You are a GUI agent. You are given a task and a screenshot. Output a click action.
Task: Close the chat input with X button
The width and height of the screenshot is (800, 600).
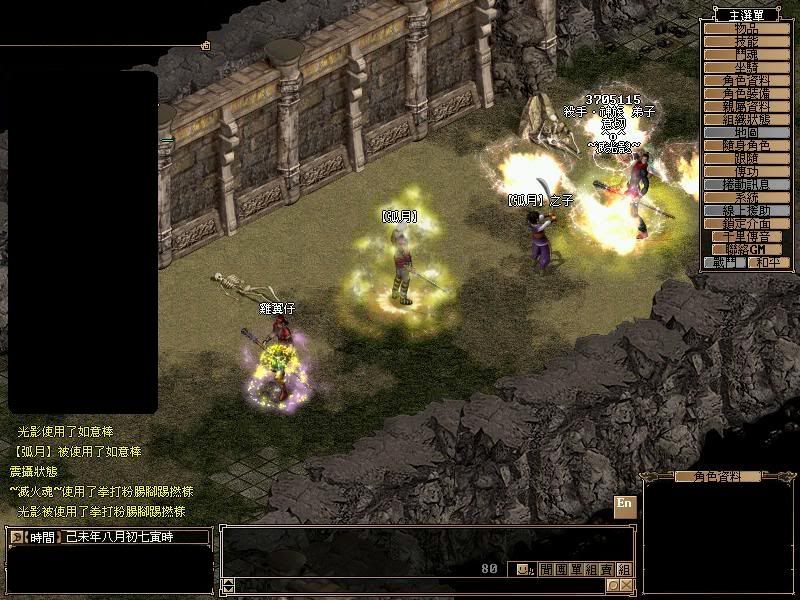[626, 585]
